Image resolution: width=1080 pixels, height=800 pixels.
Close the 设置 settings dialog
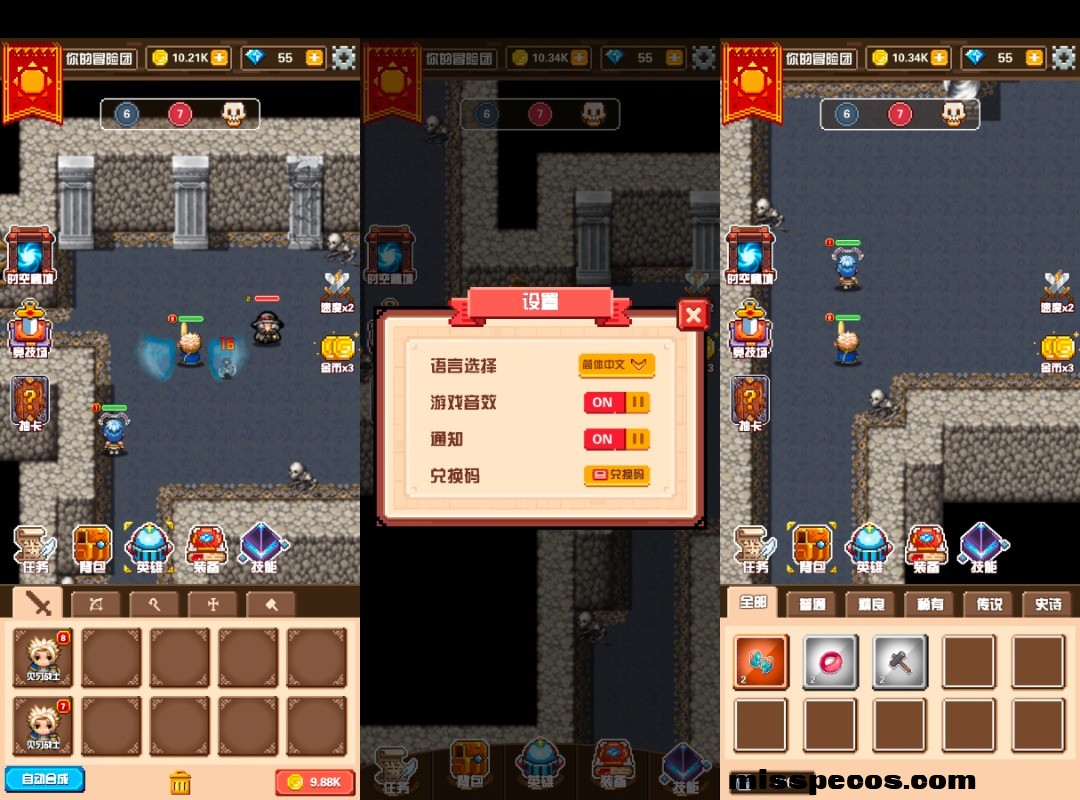[692, 315]
